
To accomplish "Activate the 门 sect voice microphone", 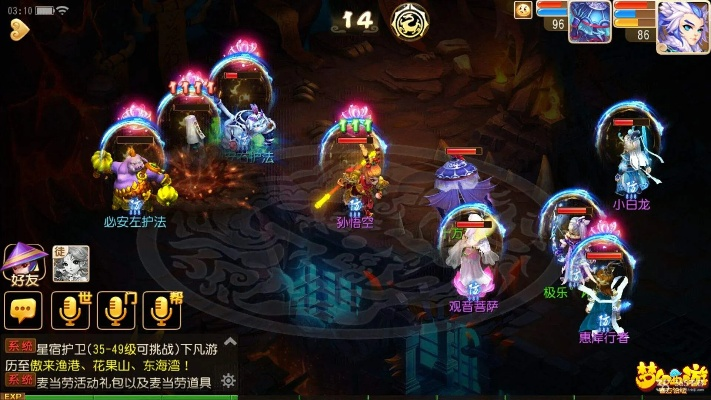I will pos(116,311).
